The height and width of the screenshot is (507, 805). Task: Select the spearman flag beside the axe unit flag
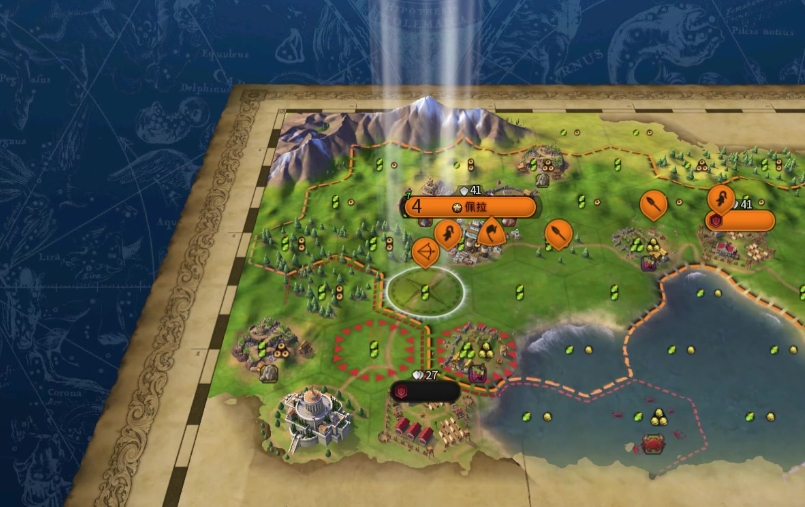[x=557, y=234]
